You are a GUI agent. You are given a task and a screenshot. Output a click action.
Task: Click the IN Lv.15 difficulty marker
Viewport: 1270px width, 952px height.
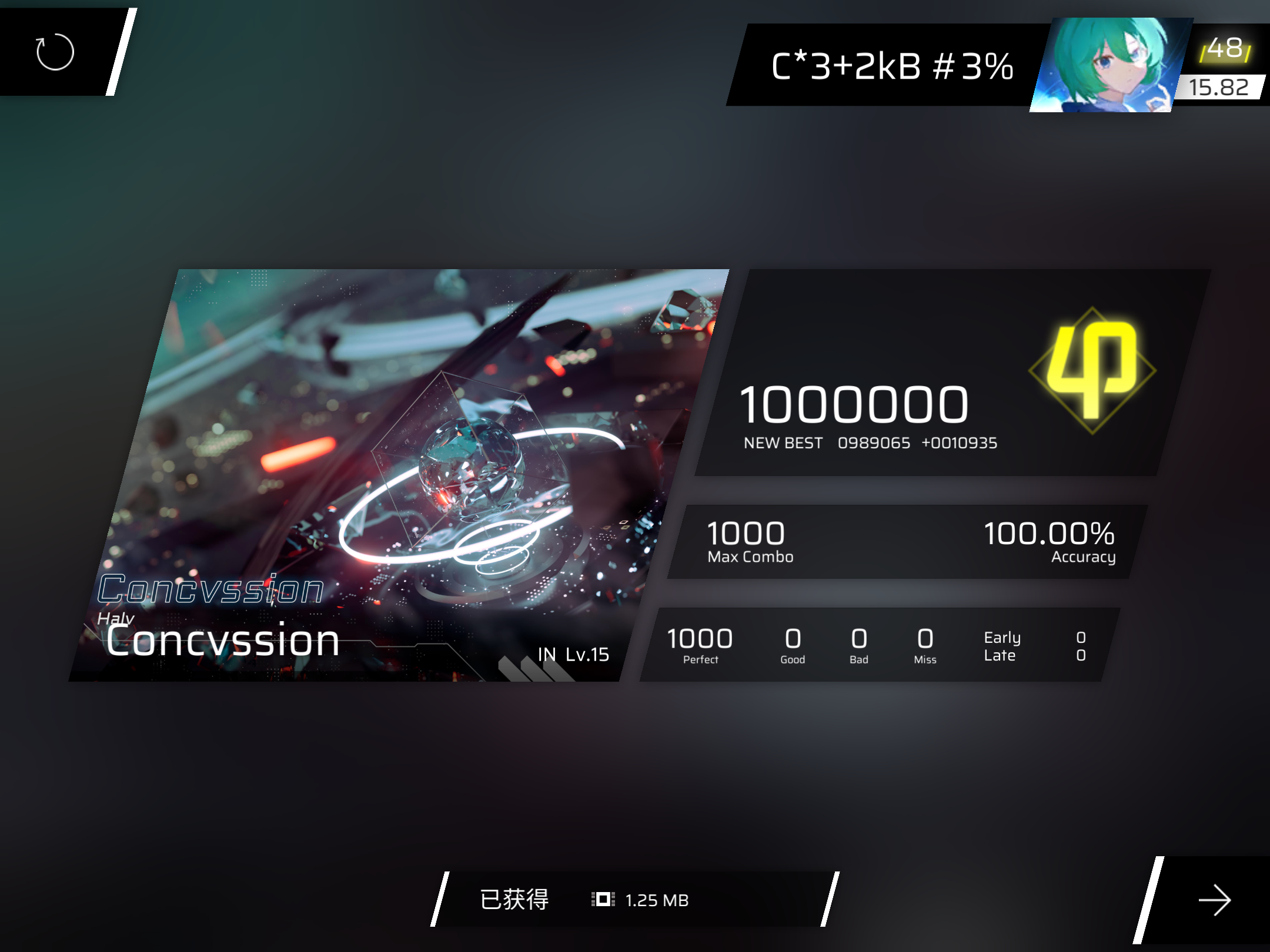click(572, 655)
